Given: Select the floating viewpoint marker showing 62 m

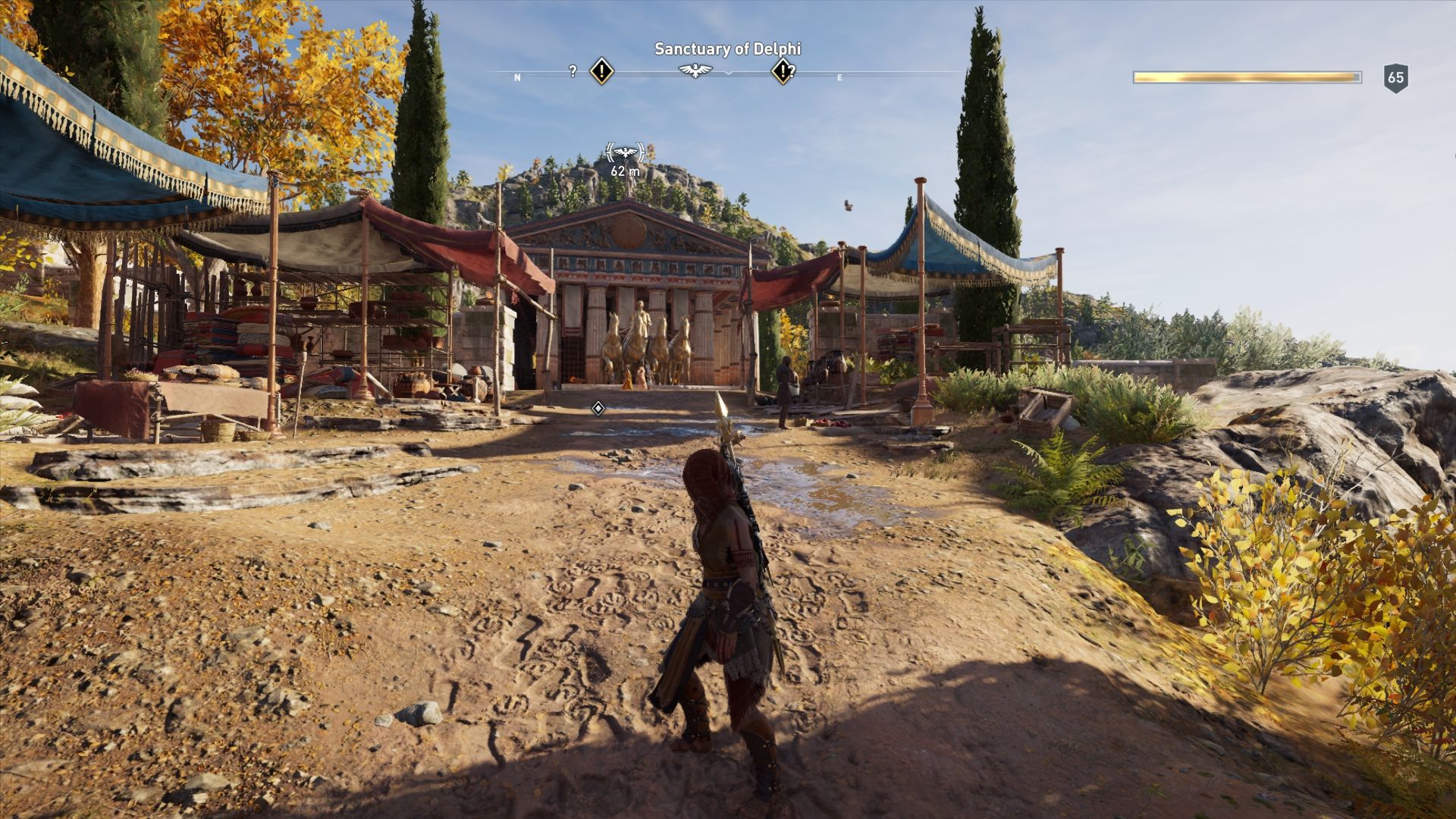Looking at the screenshot, I should (626, 154).
